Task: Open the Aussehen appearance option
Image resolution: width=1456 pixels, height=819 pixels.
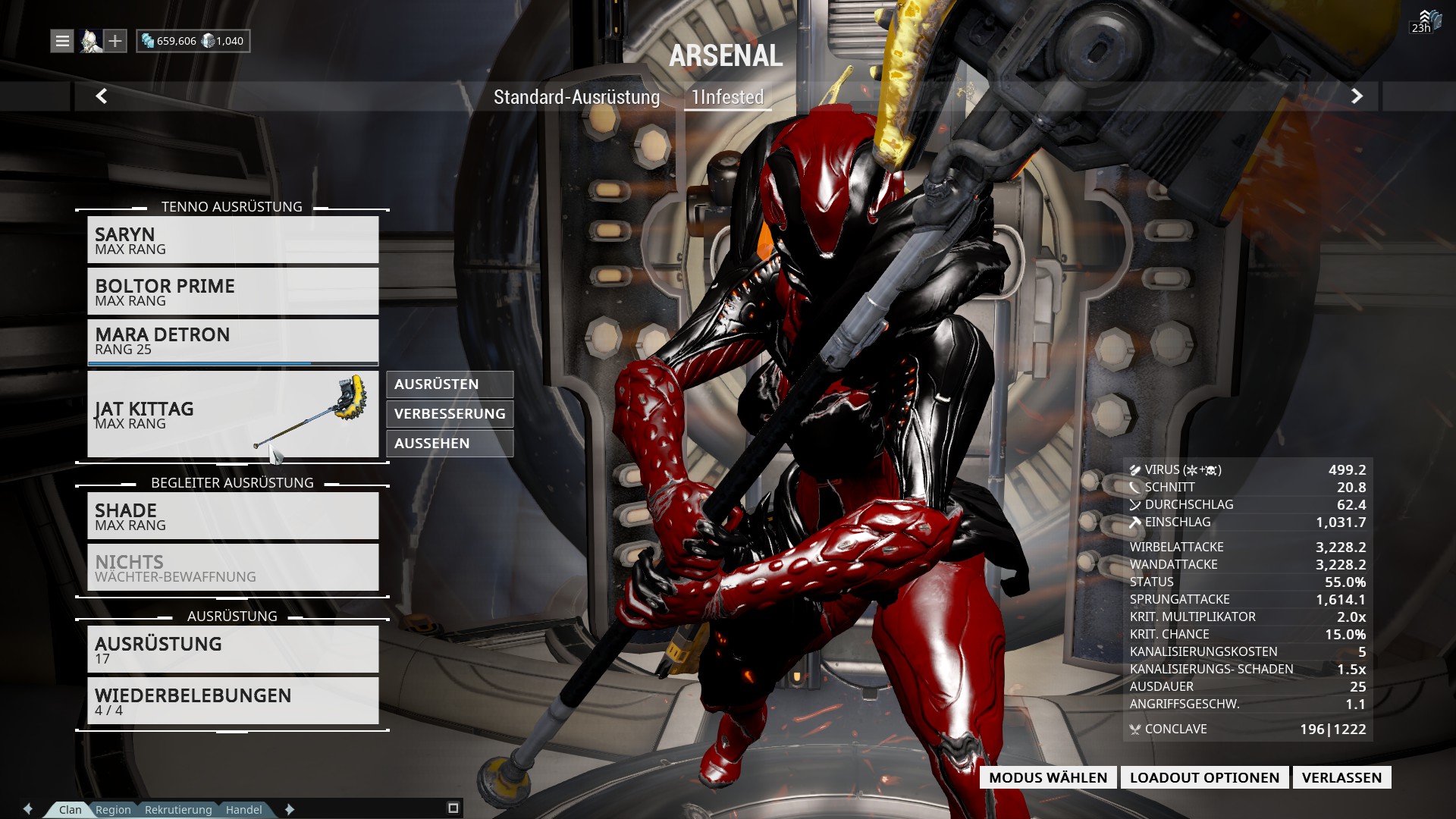Action: [450, 444]
